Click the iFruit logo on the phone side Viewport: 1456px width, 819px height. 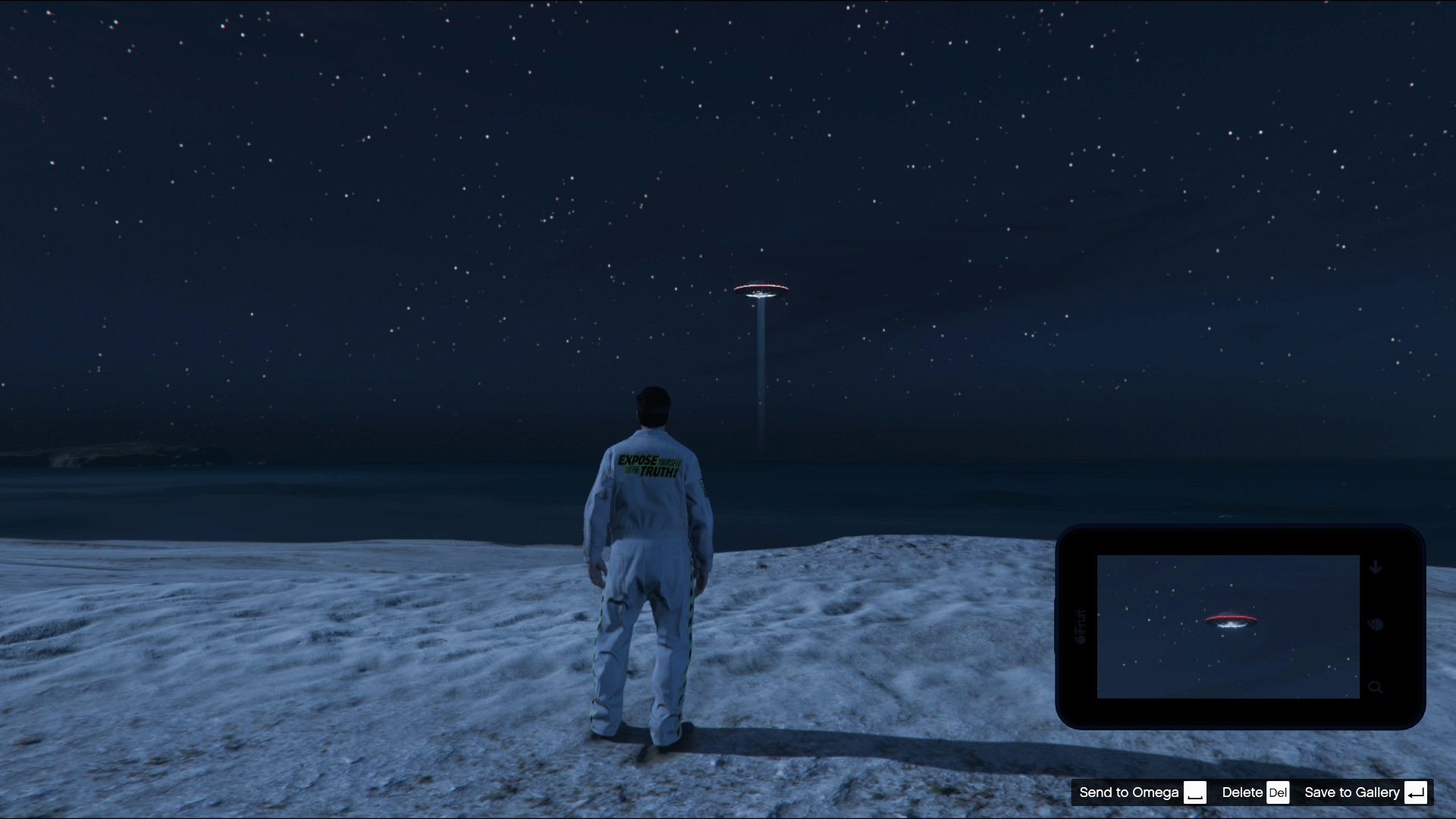point(1080,622)
